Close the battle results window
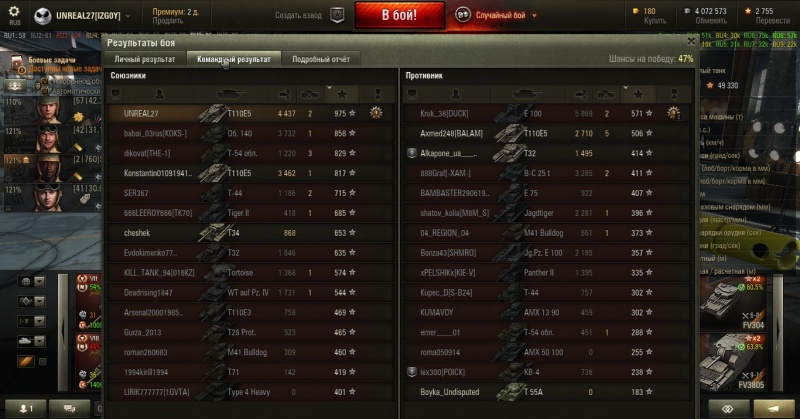The width and height of the screenshot is (800, 419). pos(692,42)
